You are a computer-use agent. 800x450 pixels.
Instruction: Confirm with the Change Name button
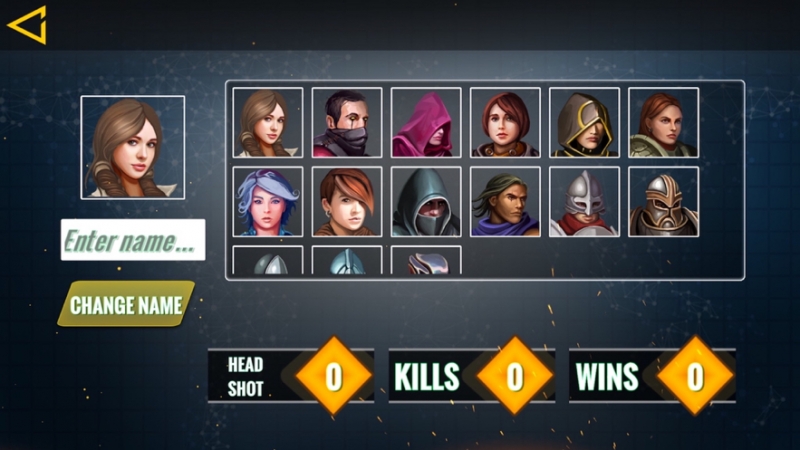(x=126, y=304)
